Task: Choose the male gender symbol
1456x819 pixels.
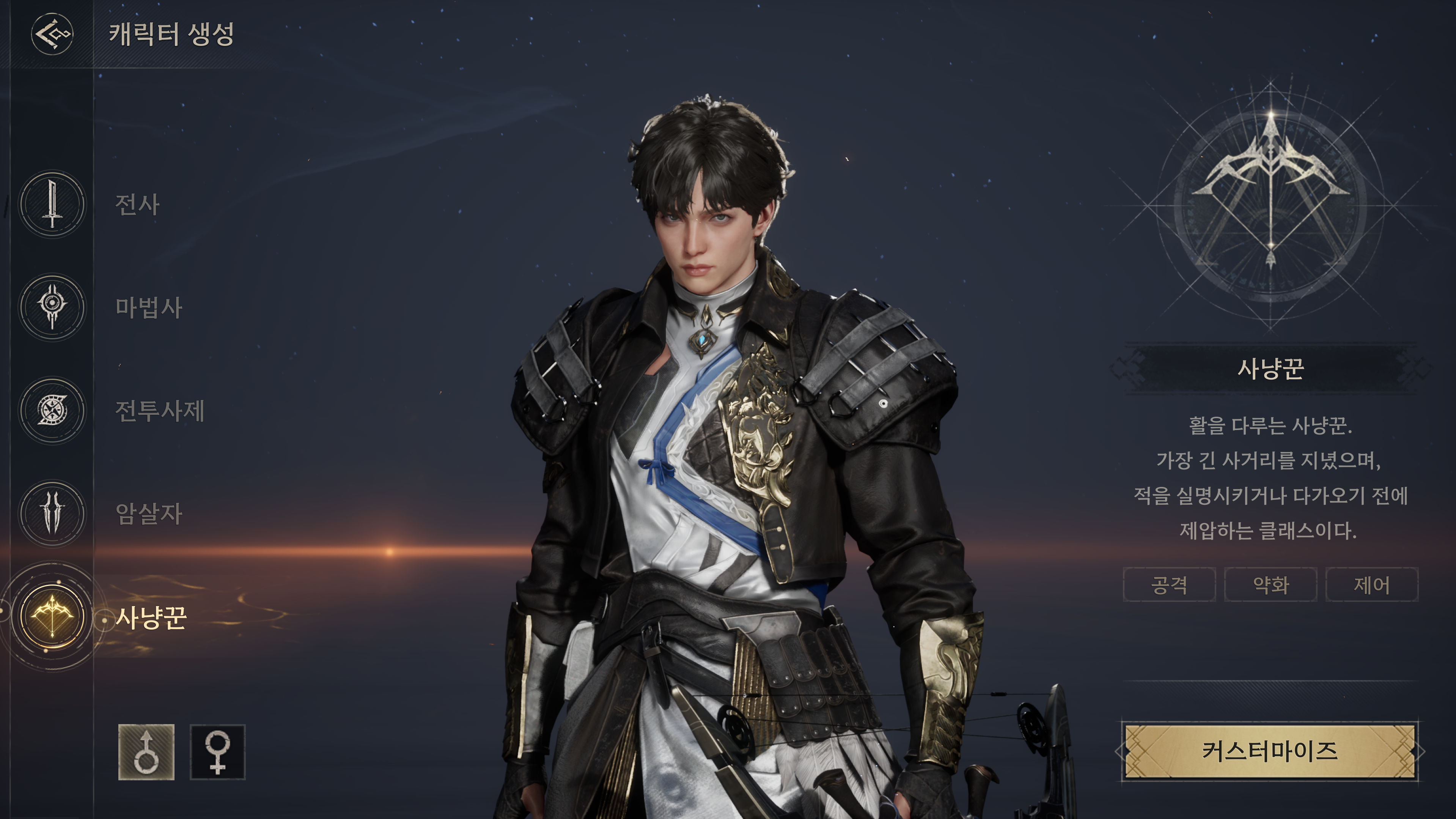Action: 146,752
